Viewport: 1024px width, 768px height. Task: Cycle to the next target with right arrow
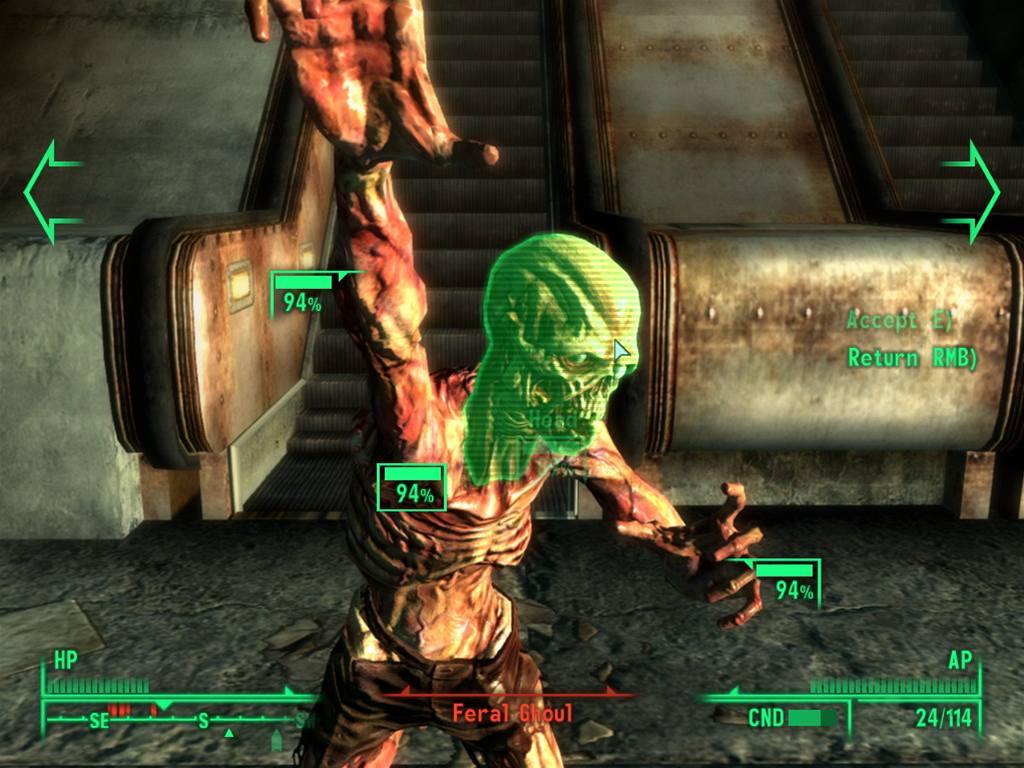[x=970, y=191]
